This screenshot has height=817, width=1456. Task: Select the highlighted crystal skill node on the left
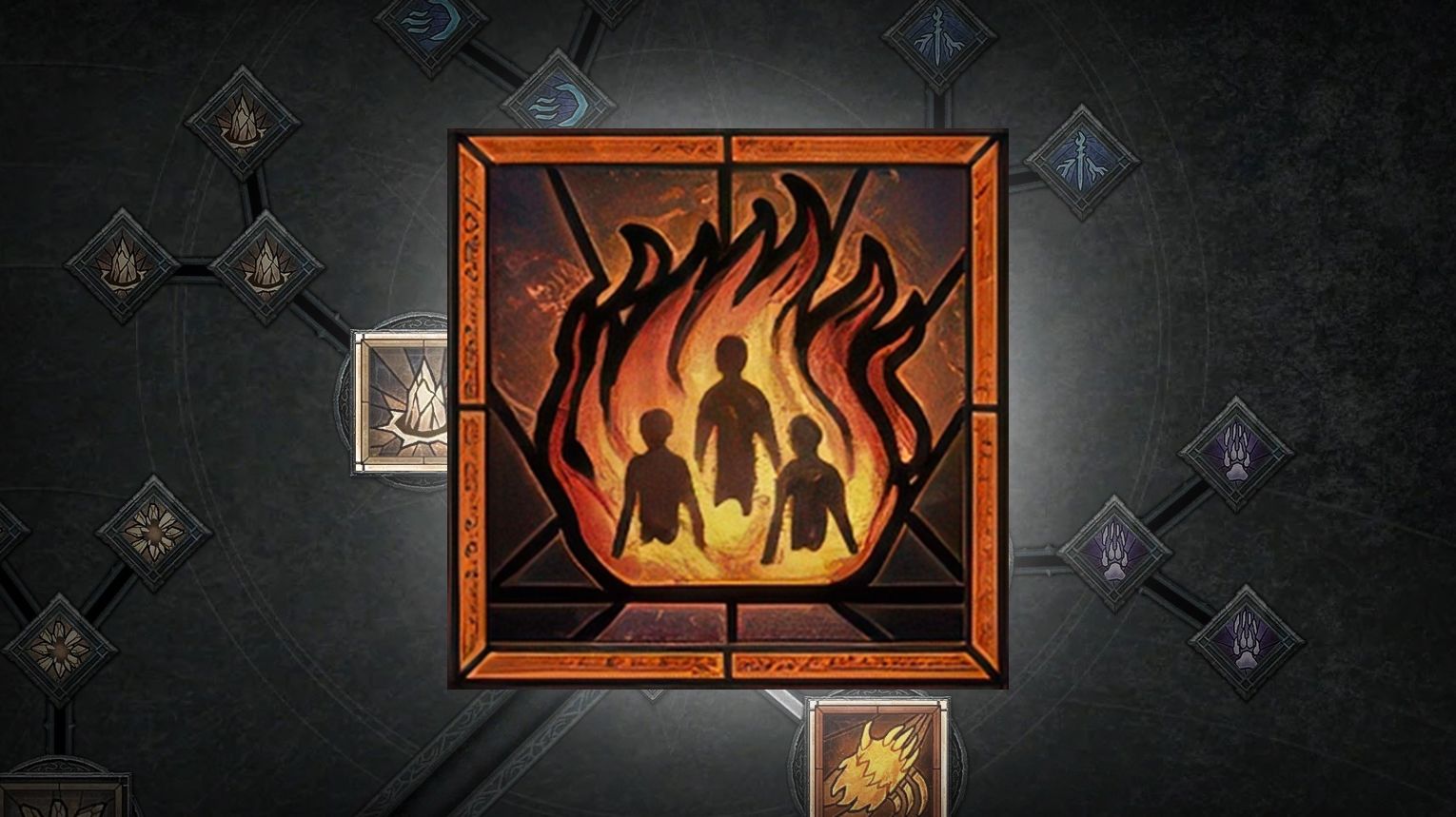pos(407,404)
